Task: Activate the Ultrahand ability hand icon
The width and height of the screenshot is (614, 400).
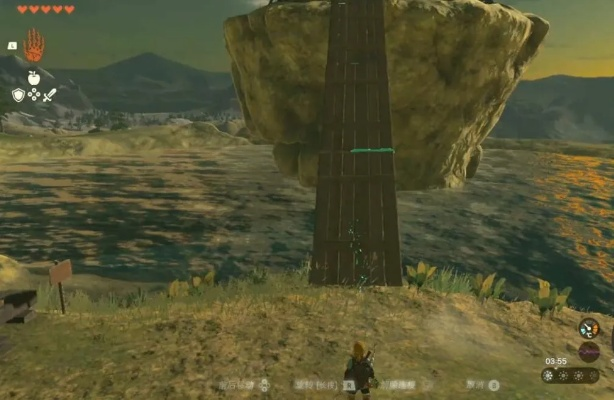Action: pos(34,45)
